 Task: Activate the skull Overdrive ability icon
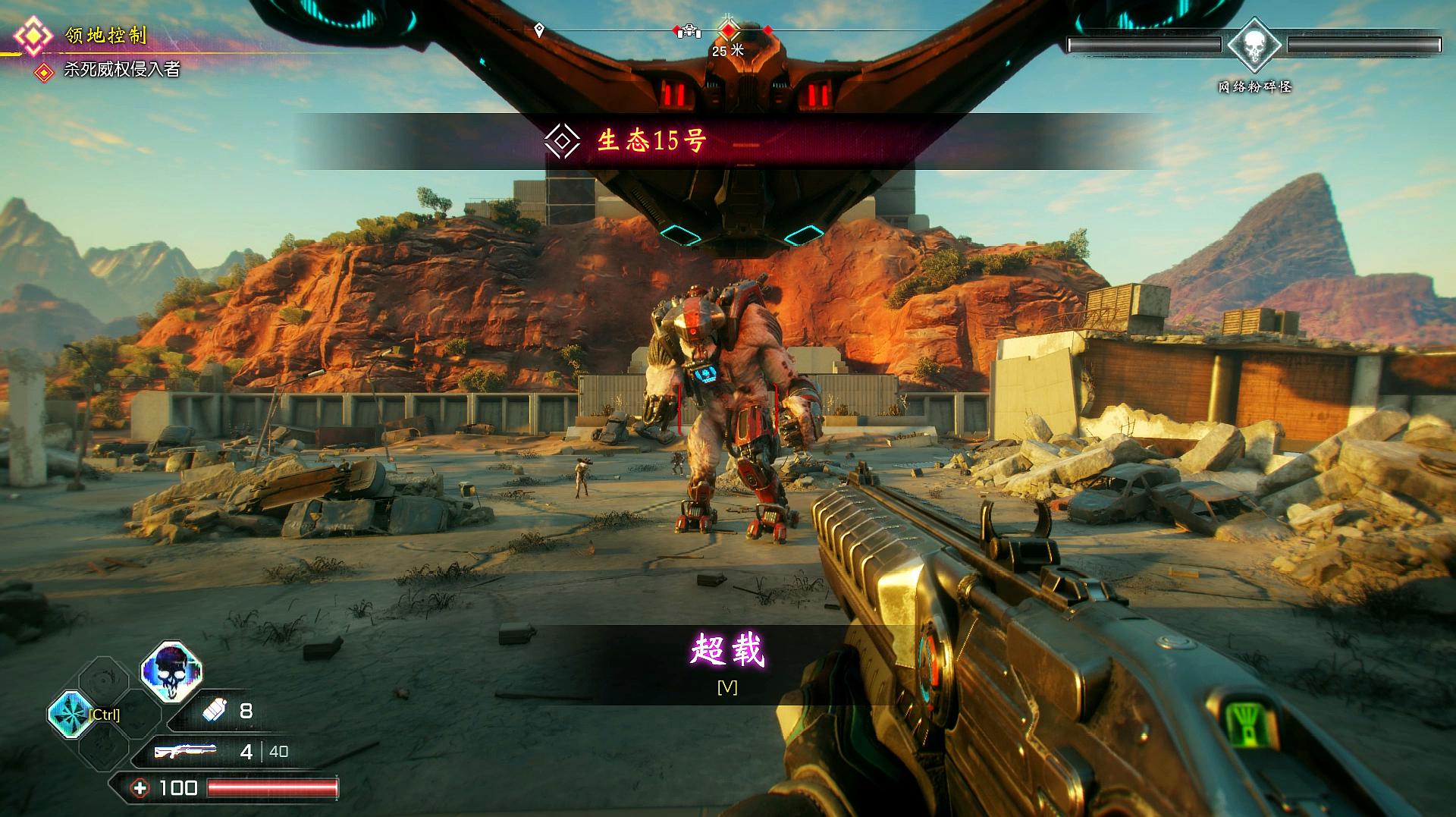pos(171,671)
